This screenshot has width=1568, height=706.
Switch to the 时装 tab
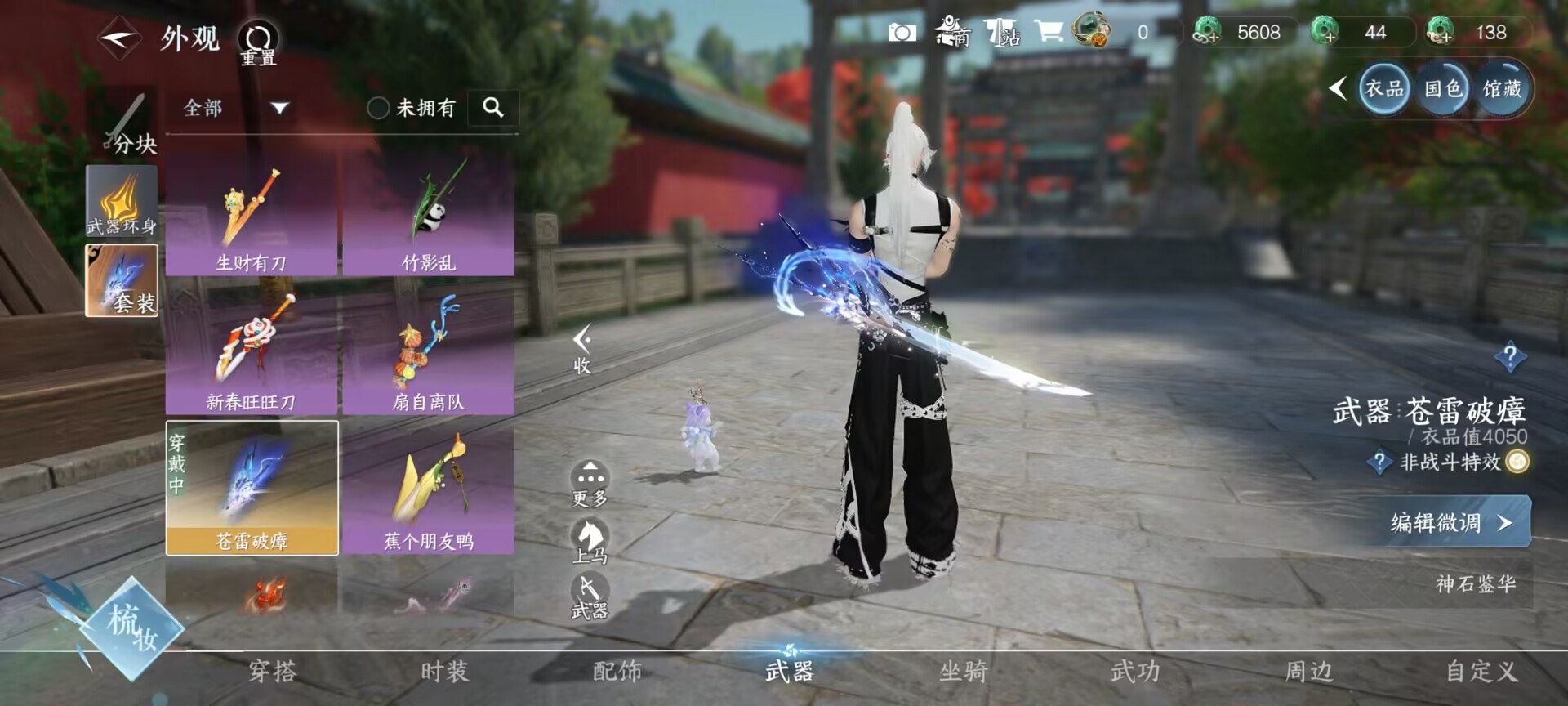click(x=444, y=672)
